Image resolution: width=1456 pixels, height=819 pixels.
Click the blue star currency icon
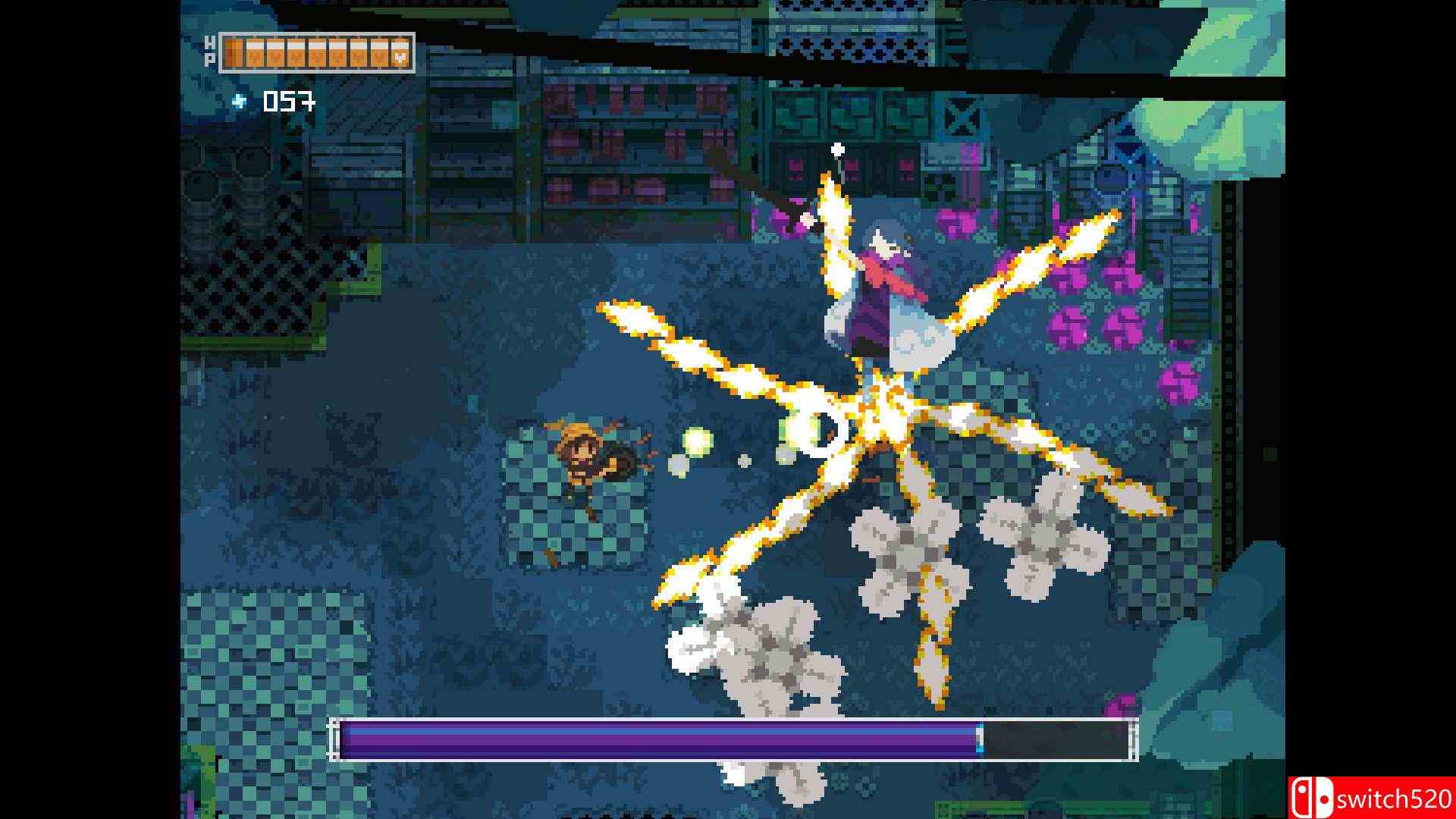pyautogui.click(x=240, y=102)
